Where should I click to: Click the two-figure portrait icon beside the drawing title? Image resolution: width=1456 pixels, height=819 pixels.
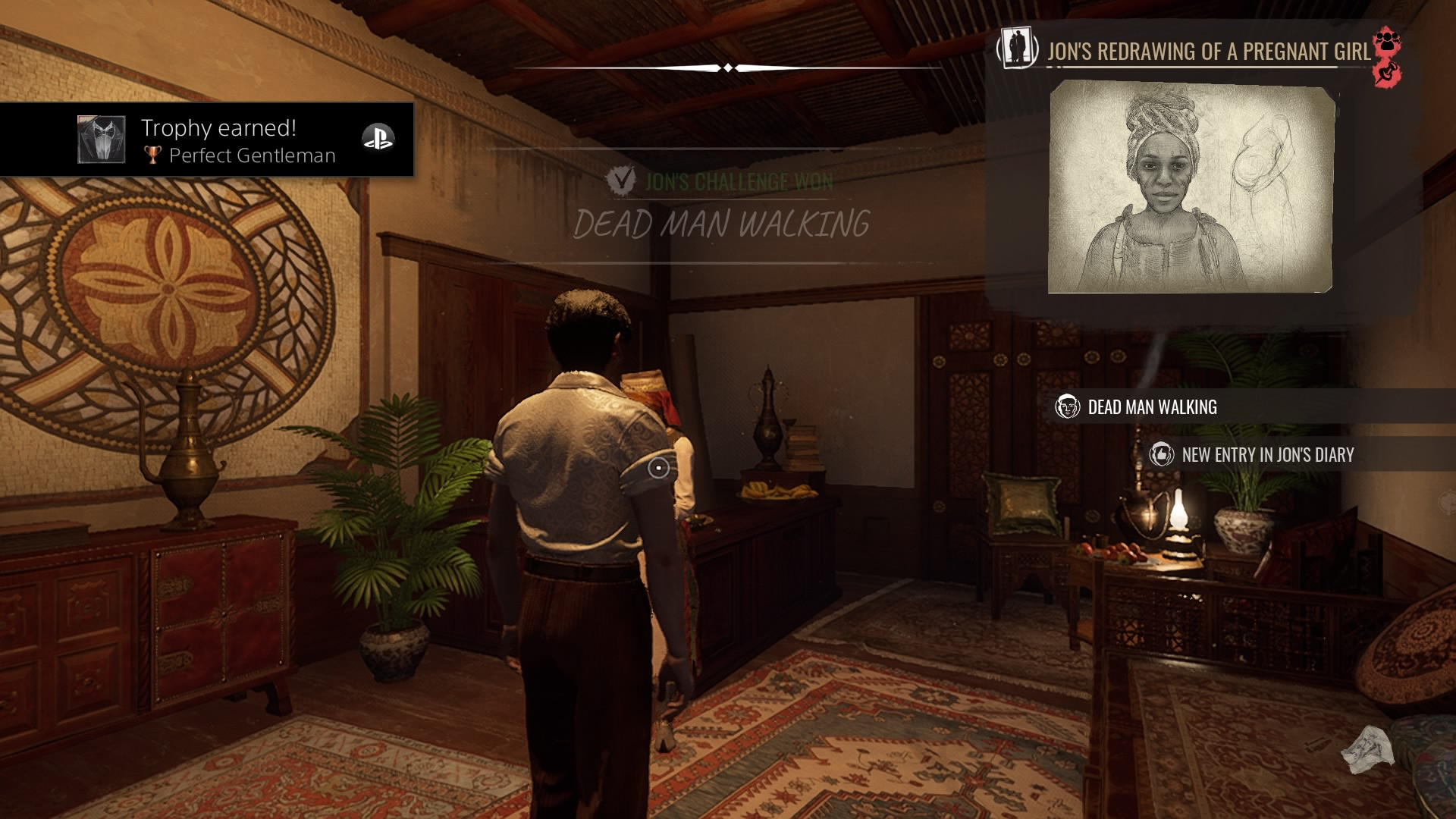[1018, 48]
